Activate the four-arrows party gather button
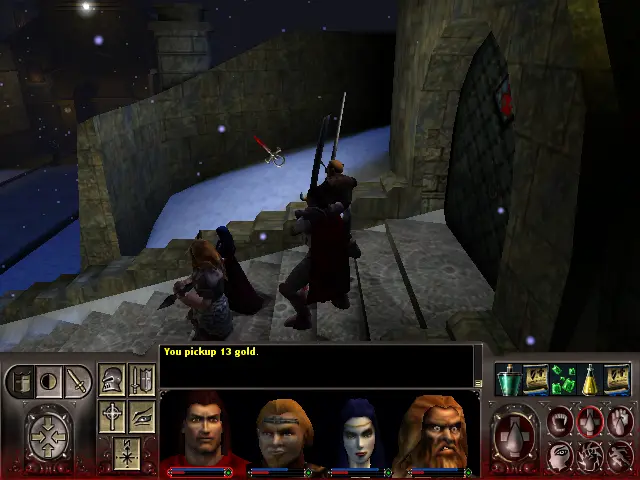 click(47, 436)
